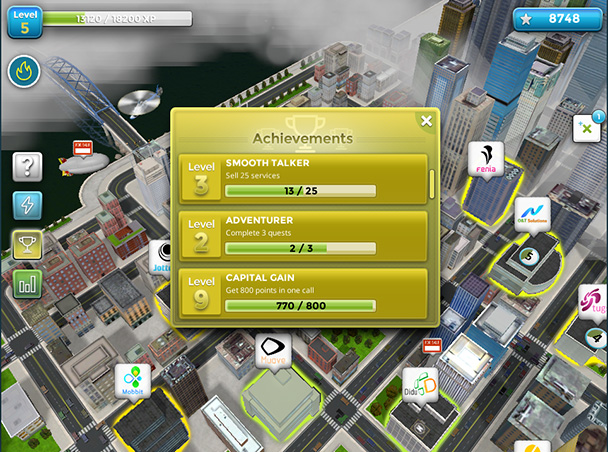
Task: Select the D&T Solutions company marker
Action: 532,213
